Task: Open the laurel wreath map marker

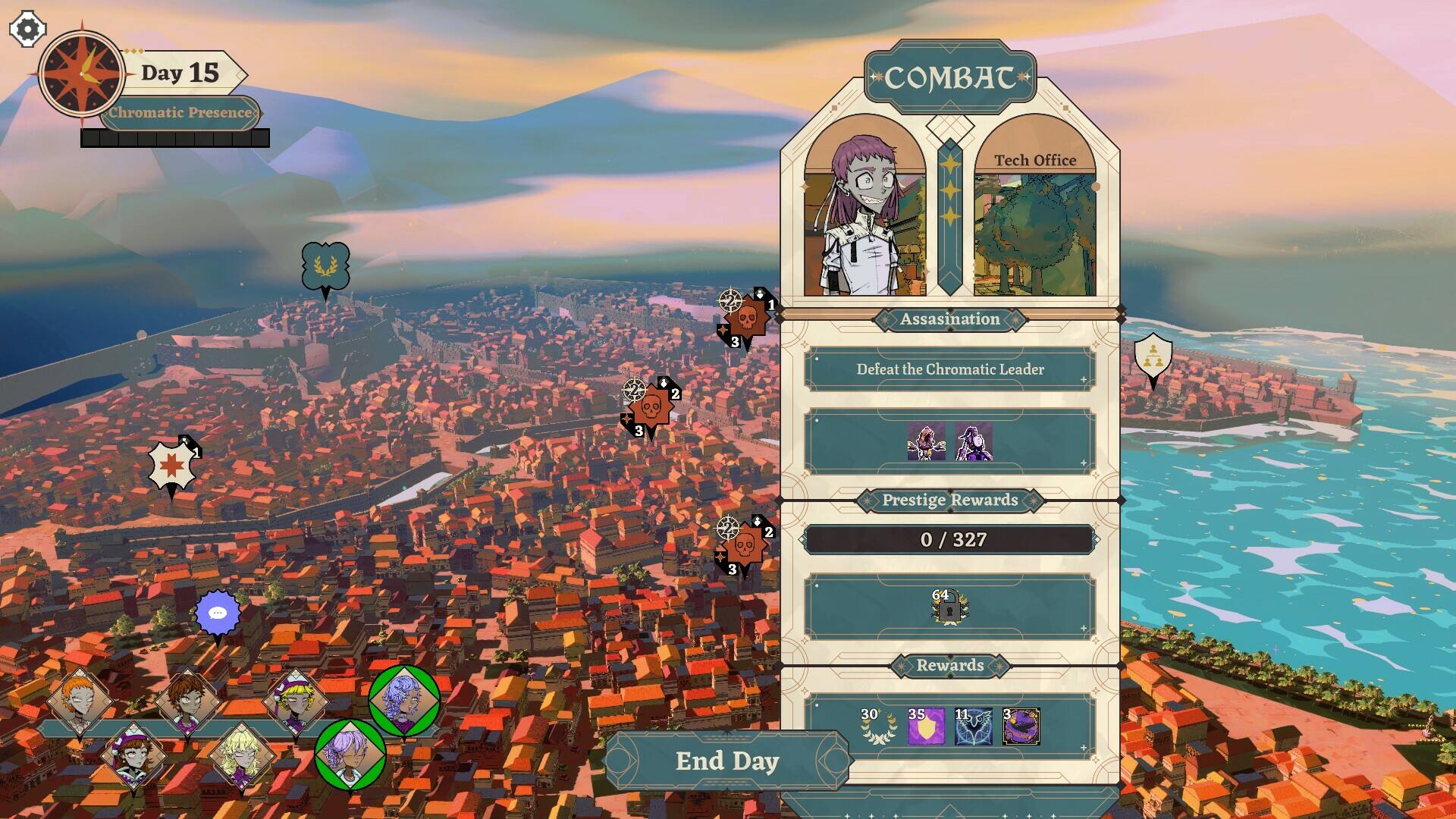Action: [325, 266]
